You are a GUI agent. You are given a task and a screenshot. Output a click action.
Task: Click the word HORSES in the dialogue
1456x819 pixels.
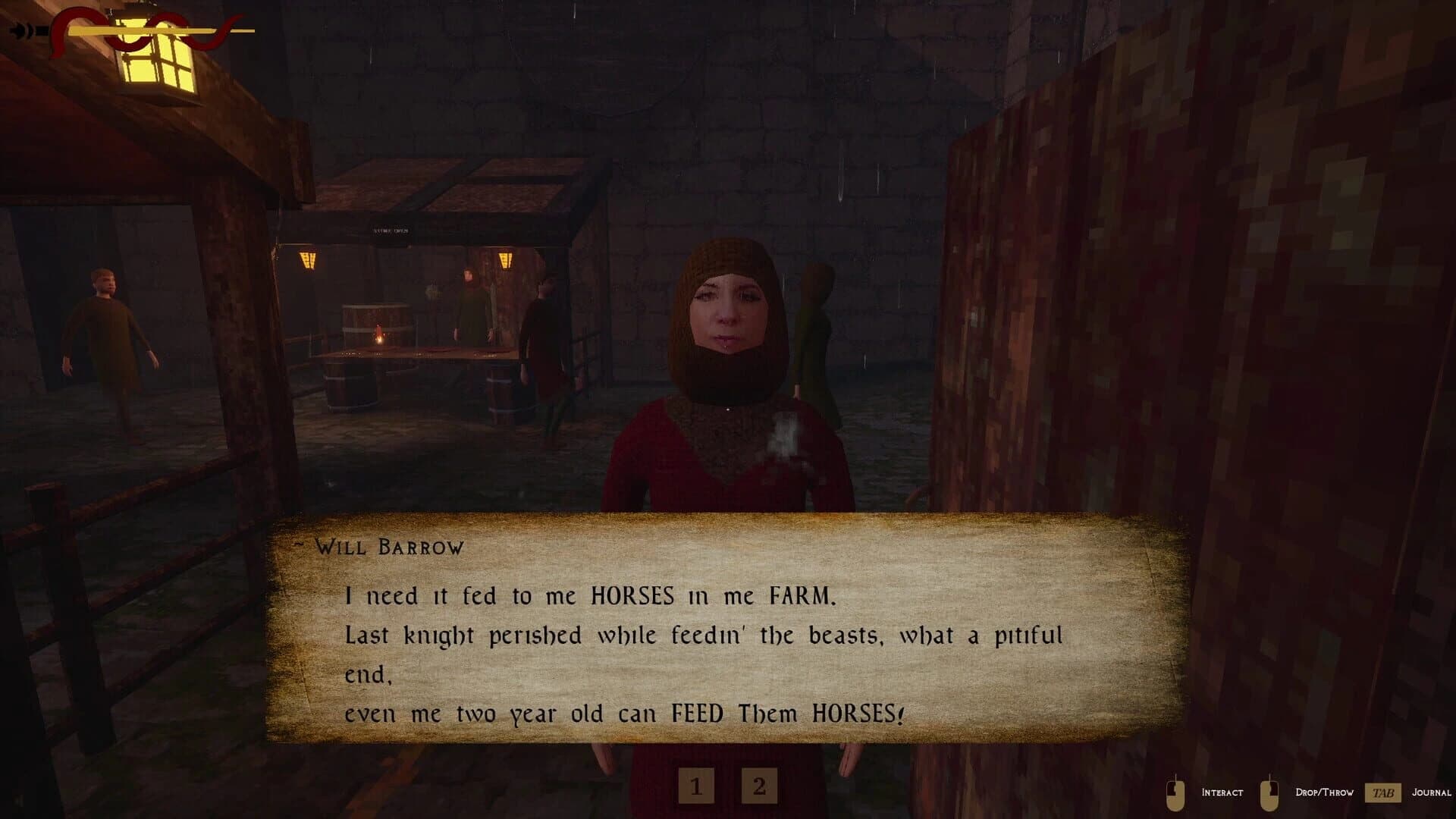631,596
